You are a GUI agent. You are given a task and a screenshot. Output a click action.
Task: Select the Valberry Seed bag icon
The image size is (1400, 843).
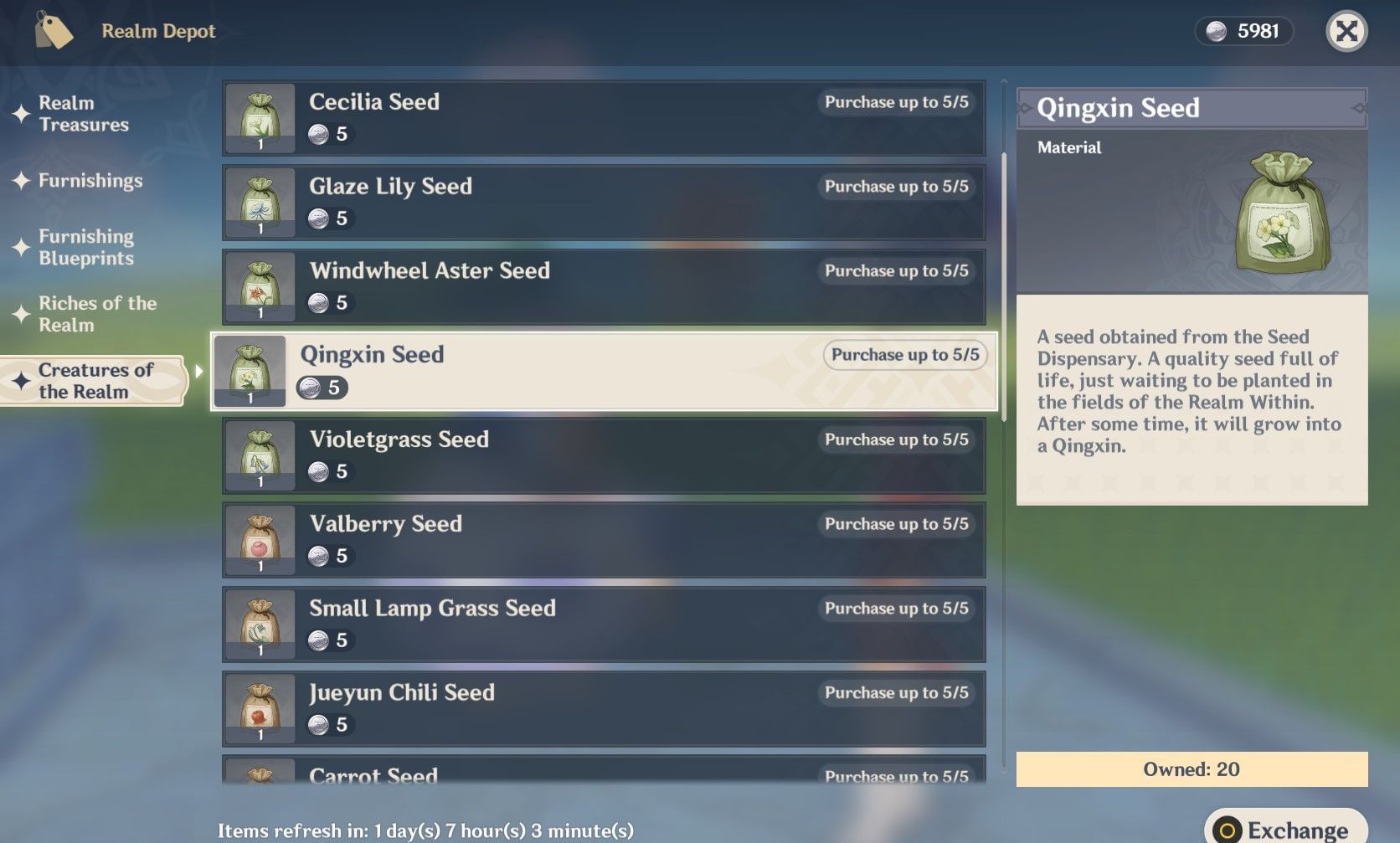pyautogui.click(x=258, y=539)
